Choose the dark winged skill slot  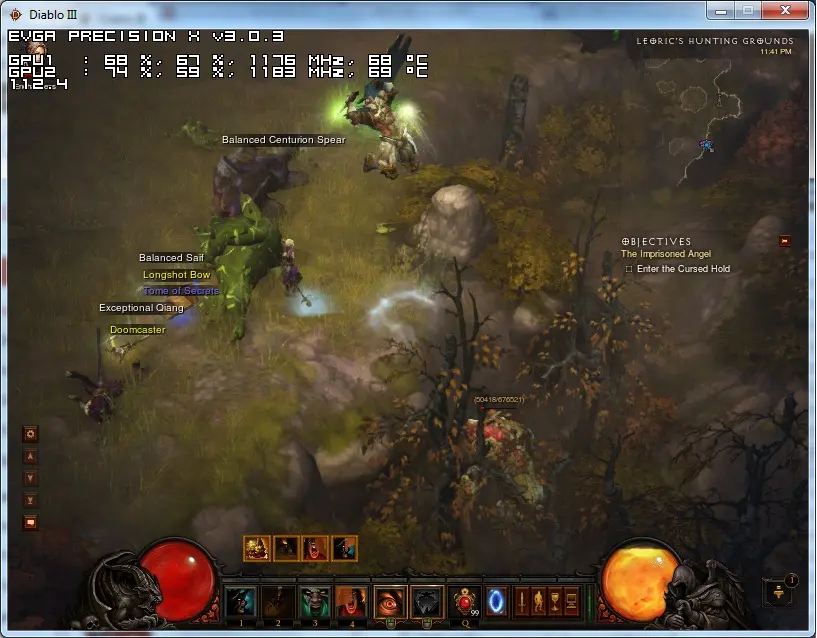point(427,602)
